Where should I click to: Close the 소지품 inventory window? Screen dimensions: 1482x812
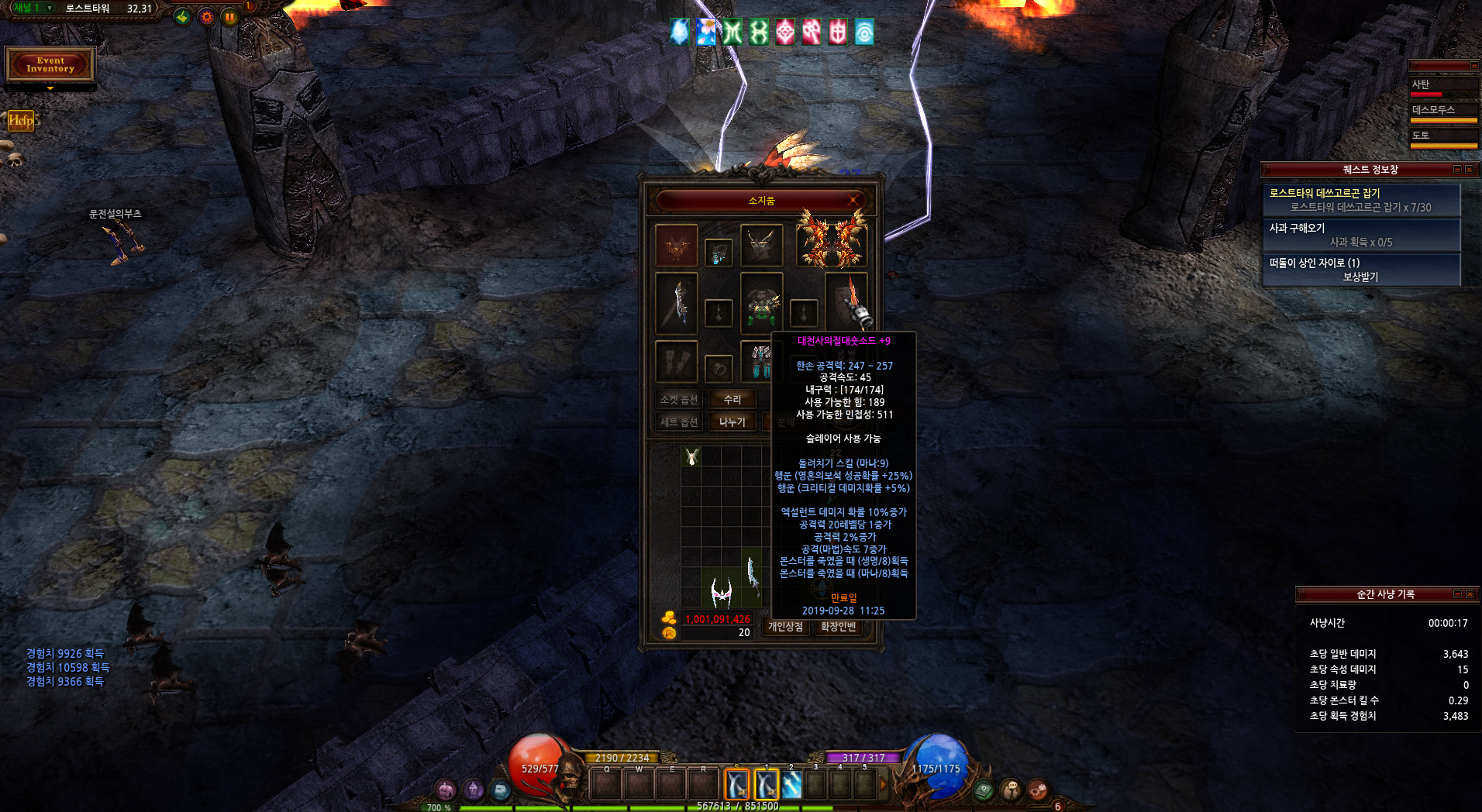click(853, 200)
